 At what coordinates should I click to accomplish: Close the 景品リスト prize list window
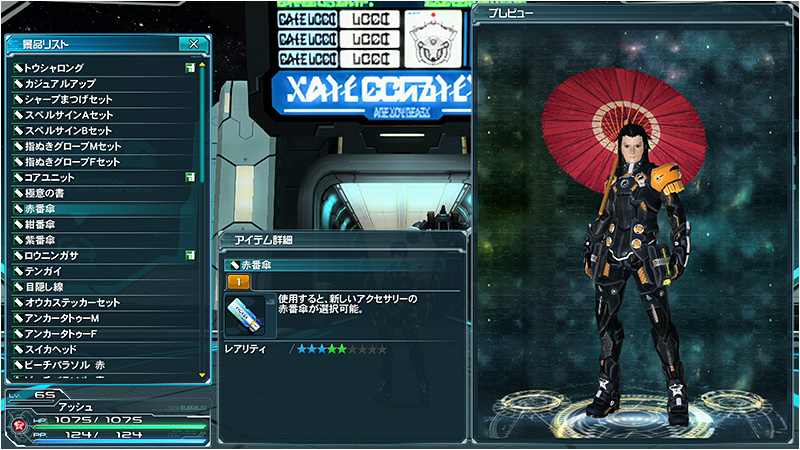click(193, 44)
